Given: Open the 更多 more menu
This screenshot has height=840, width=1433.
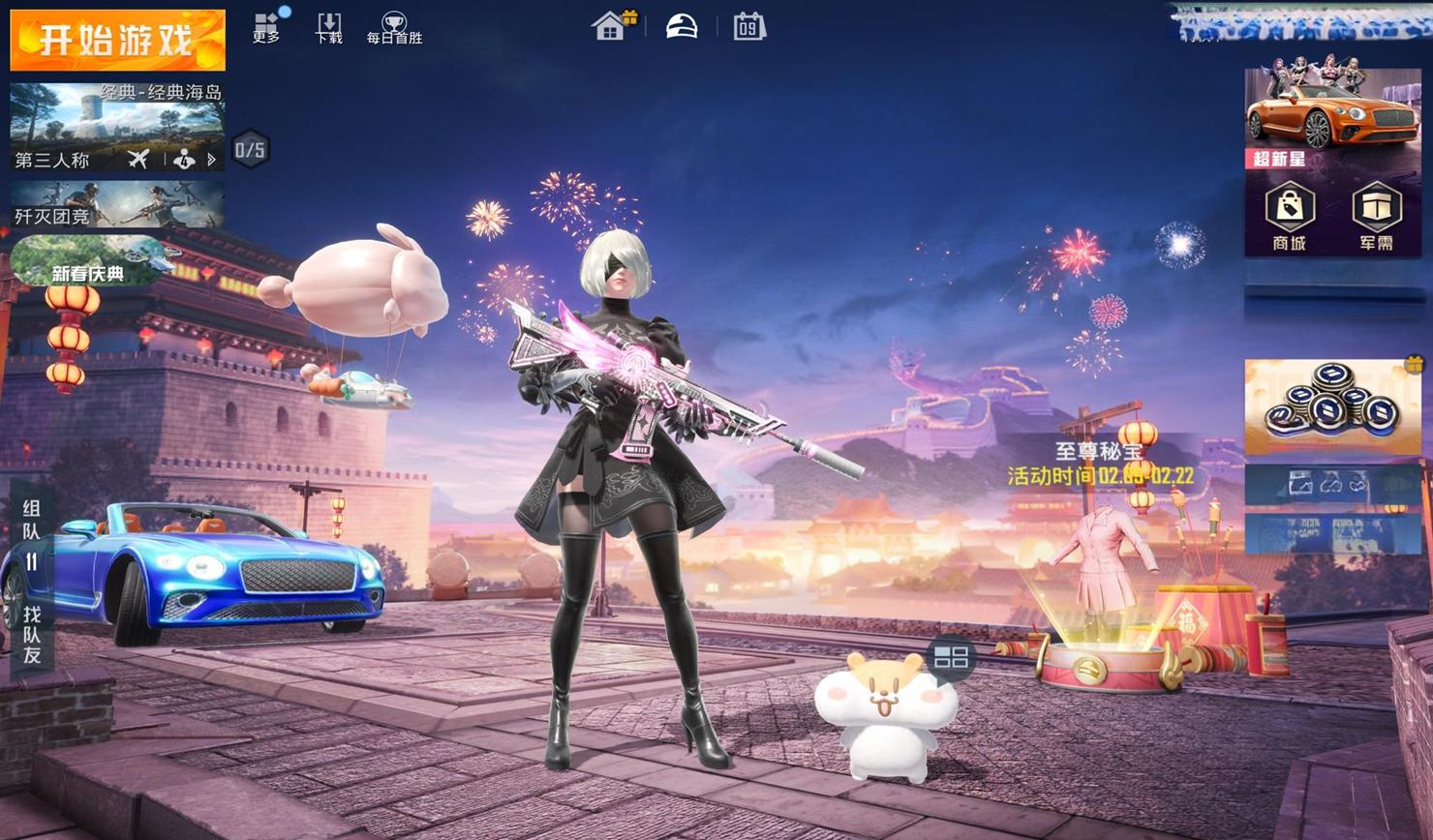Looking at the screenshot, I should click(266, 27).
